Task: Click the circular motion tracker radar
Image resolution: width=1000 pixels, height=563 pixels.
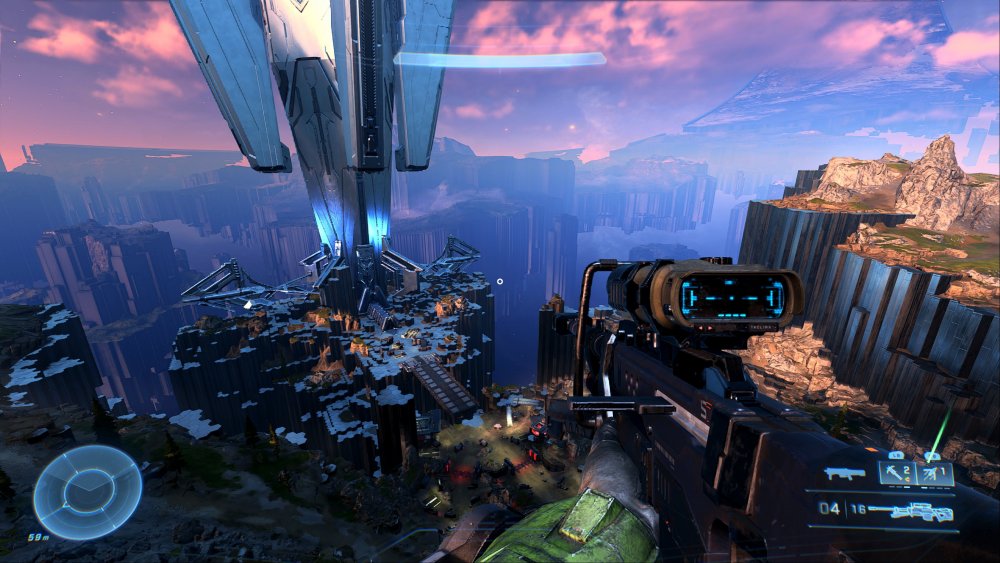Action: click(x=86, y=491)
